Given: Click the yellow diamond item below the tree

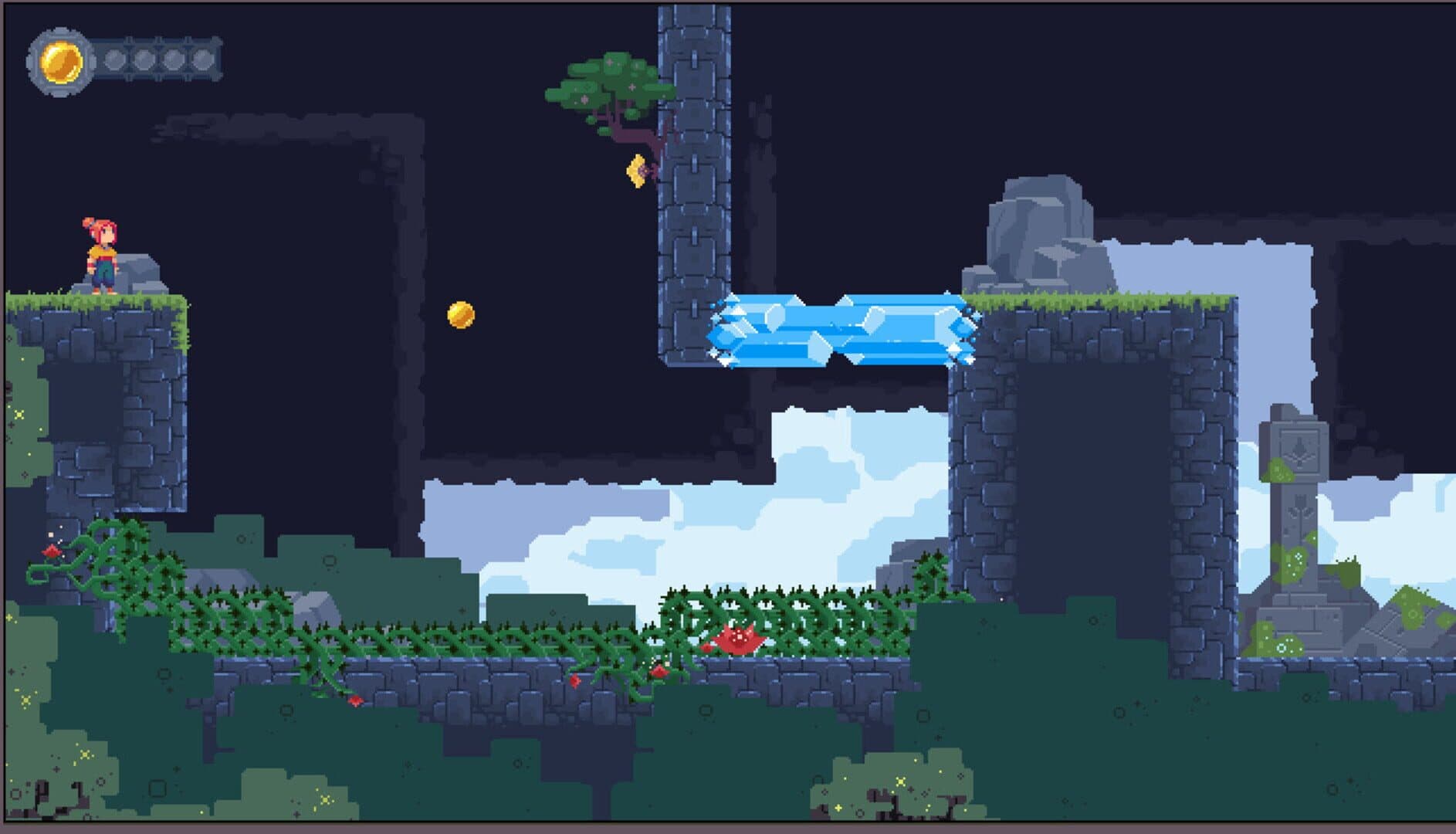Looking at the screenshot, I should pos(637,170).
